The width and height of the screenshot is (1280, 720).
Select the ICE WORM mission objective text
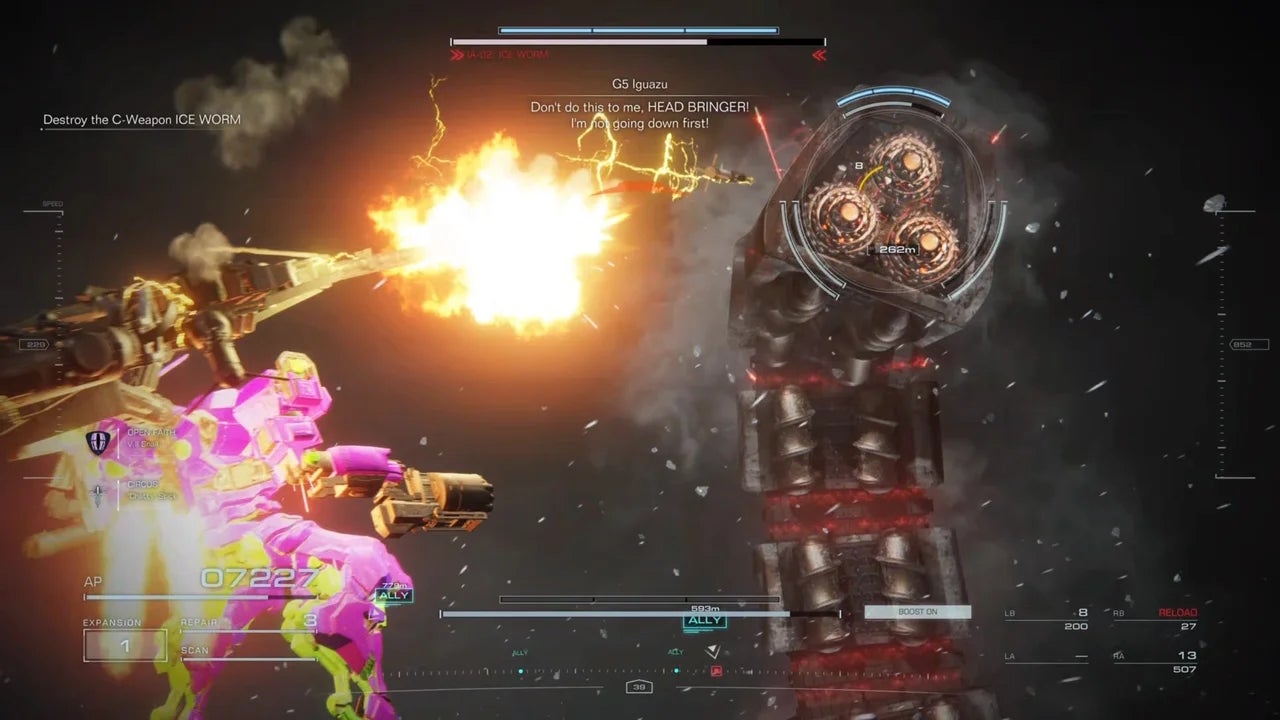click(141, 121)
